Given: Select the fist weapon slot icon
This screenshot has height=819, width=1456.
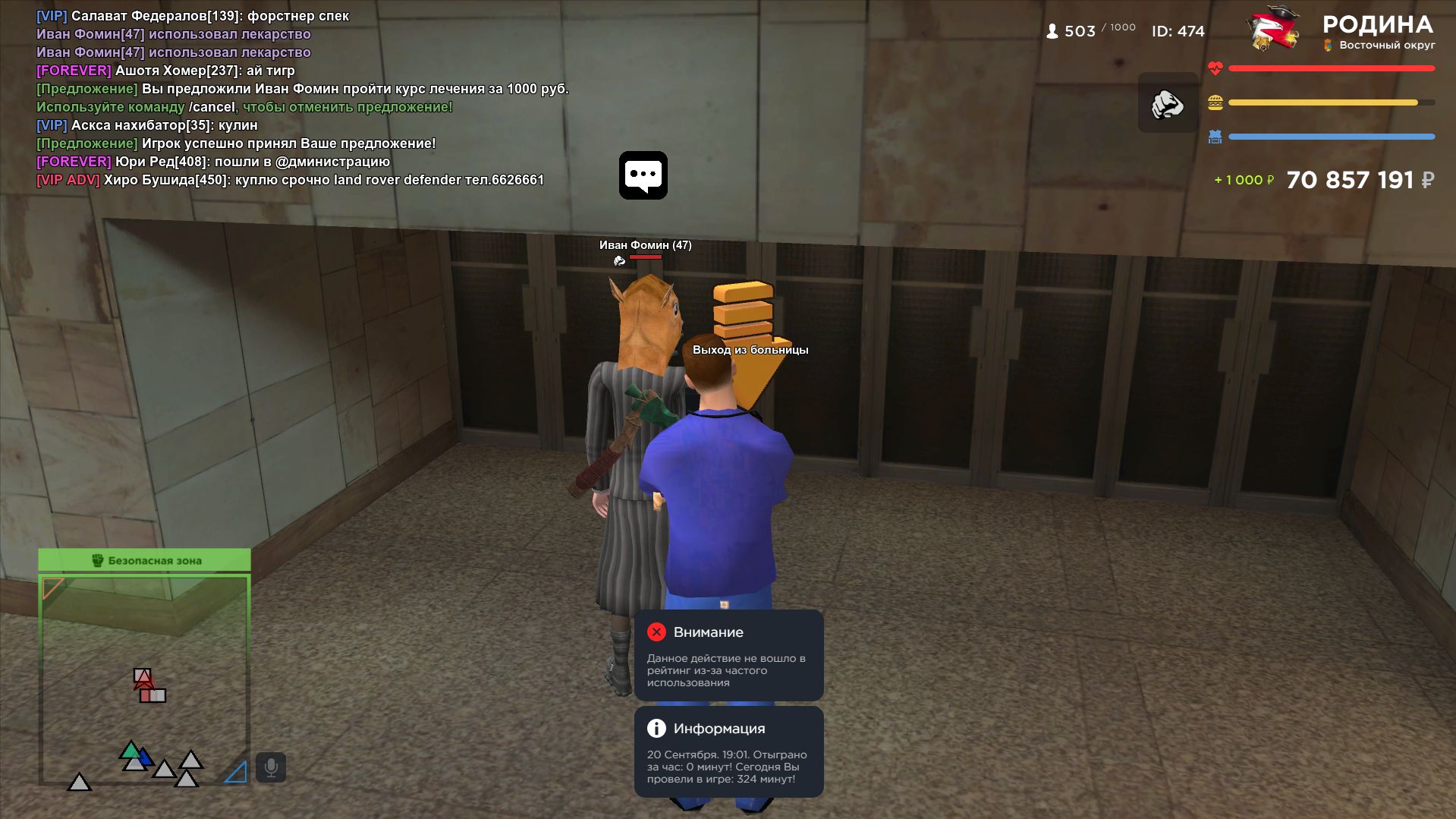Looking at the screenshot, I should 1168,103.
